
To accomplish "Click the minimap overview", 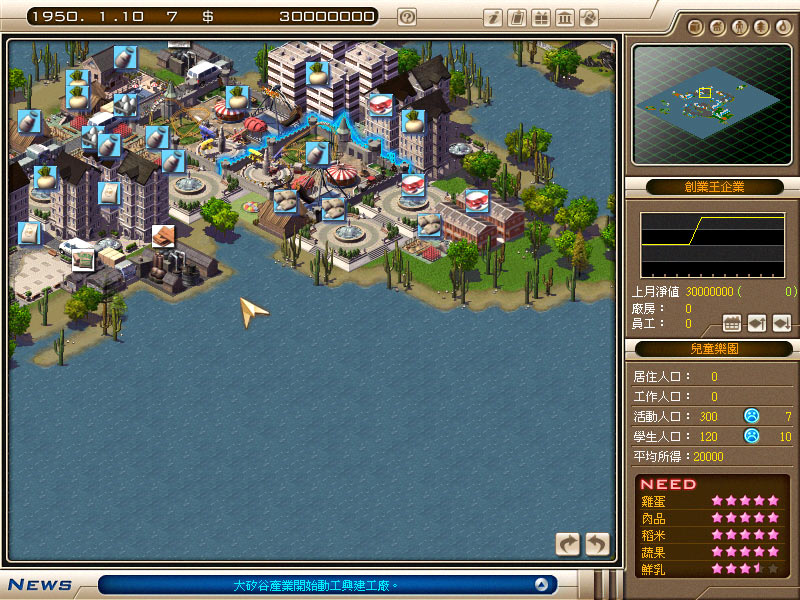I will click(x=708, y=103).
